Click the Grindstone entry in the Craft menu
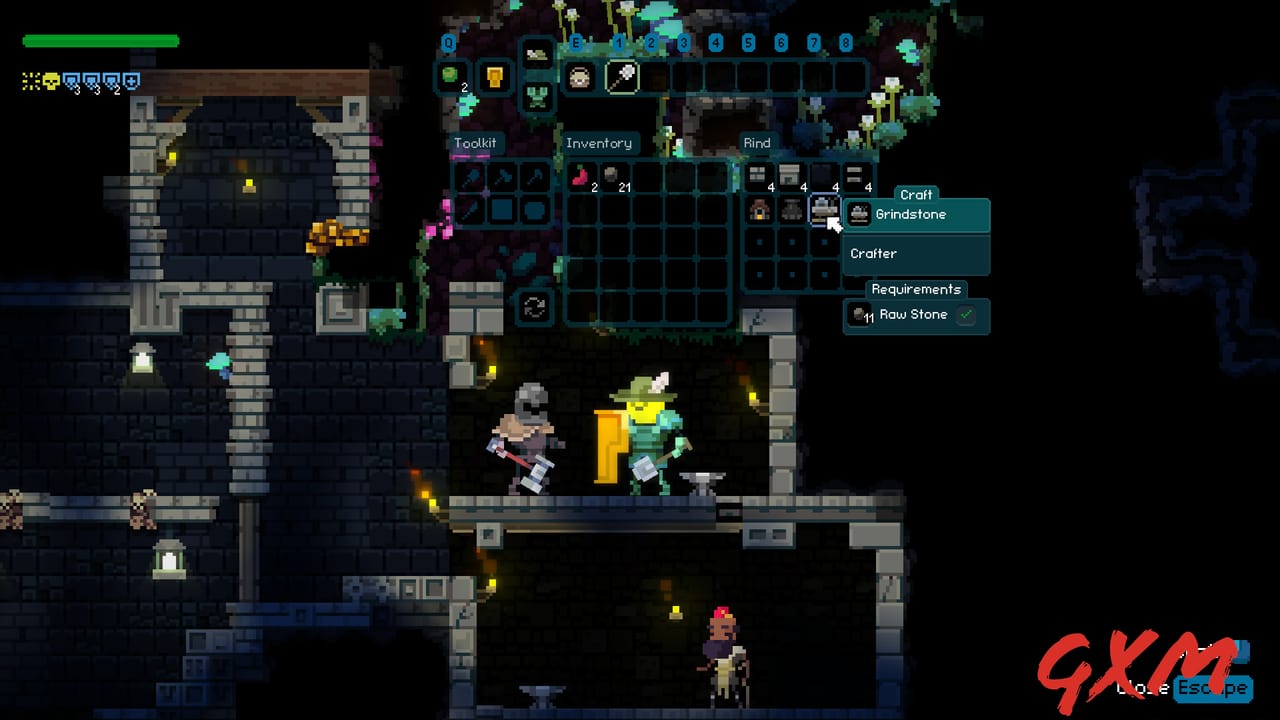This screenshot has width=1280, height=720. [911, 214]
